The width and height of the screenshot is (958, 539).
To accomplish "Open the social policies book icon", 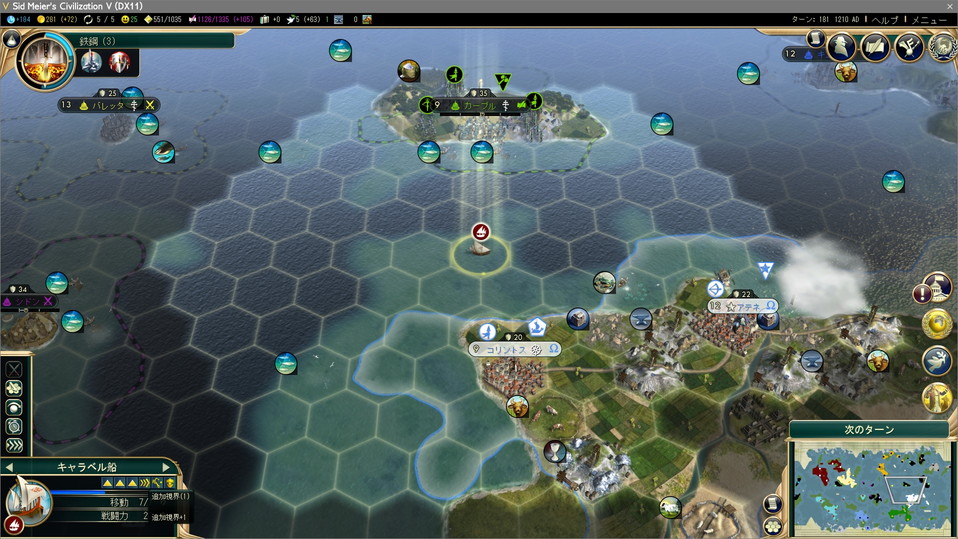I will coord(875,46).
